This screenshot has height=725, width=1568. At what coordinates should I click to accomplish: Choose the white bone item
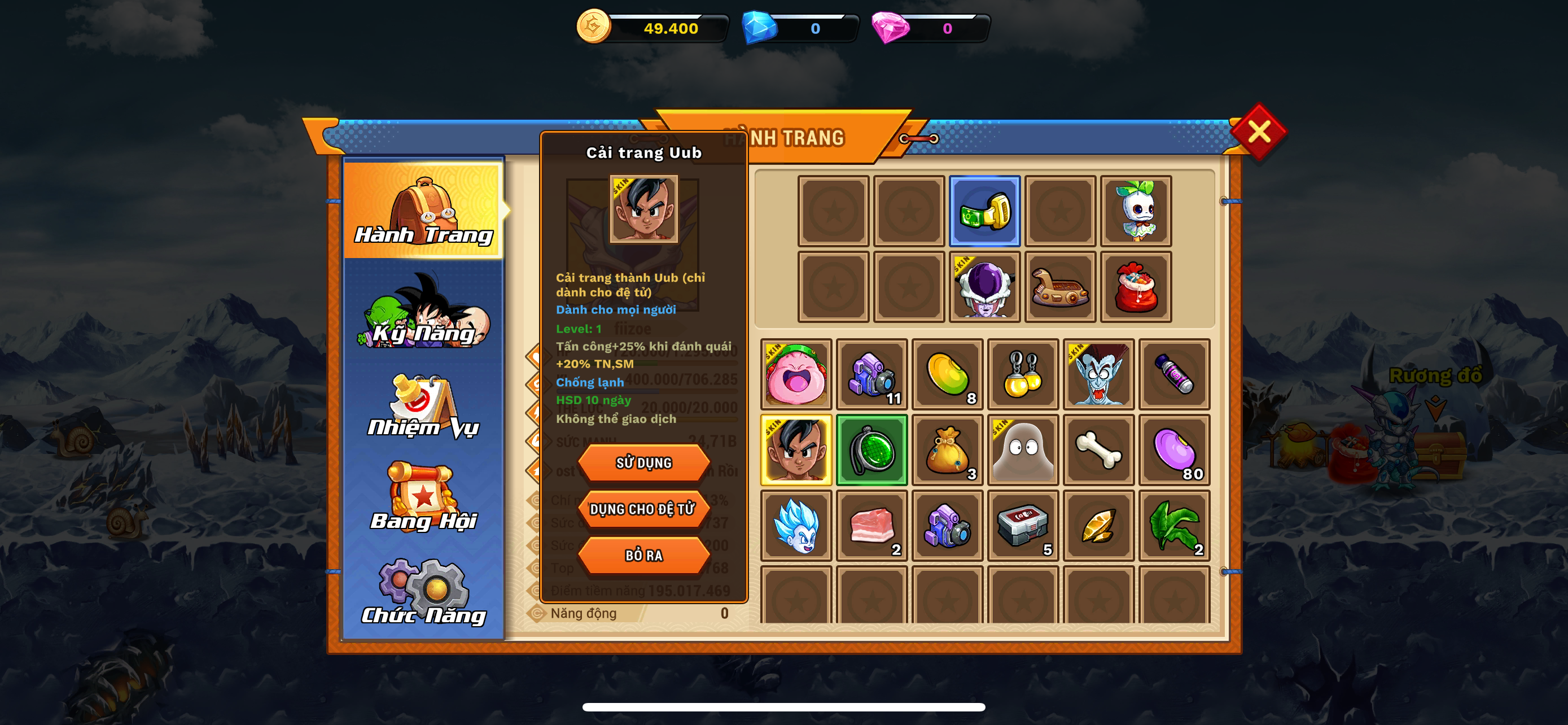1098,451
